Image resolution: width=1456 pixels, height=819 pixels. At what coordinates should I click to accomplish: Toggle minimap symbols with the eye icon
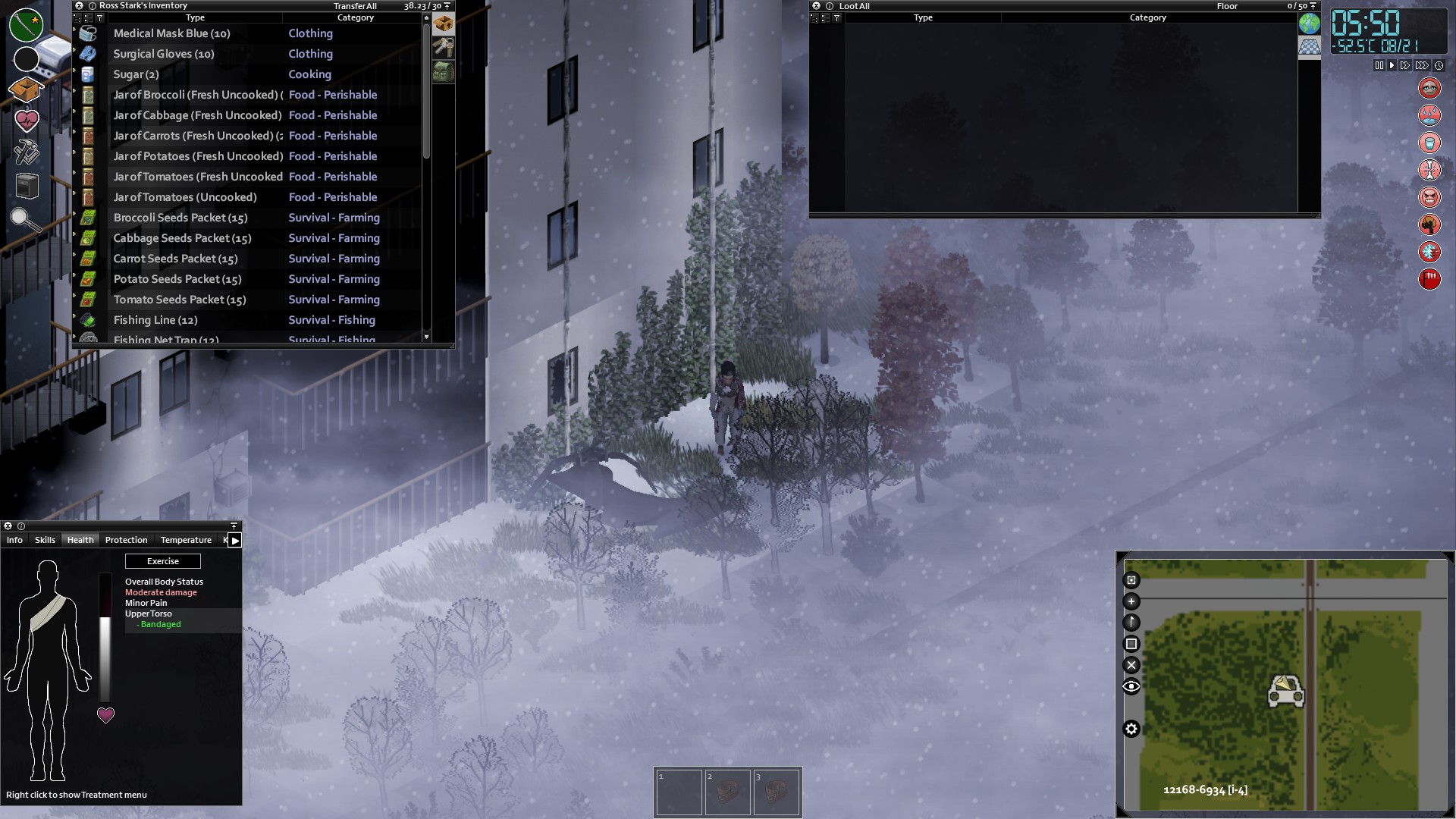click(x=1131, y=686)
